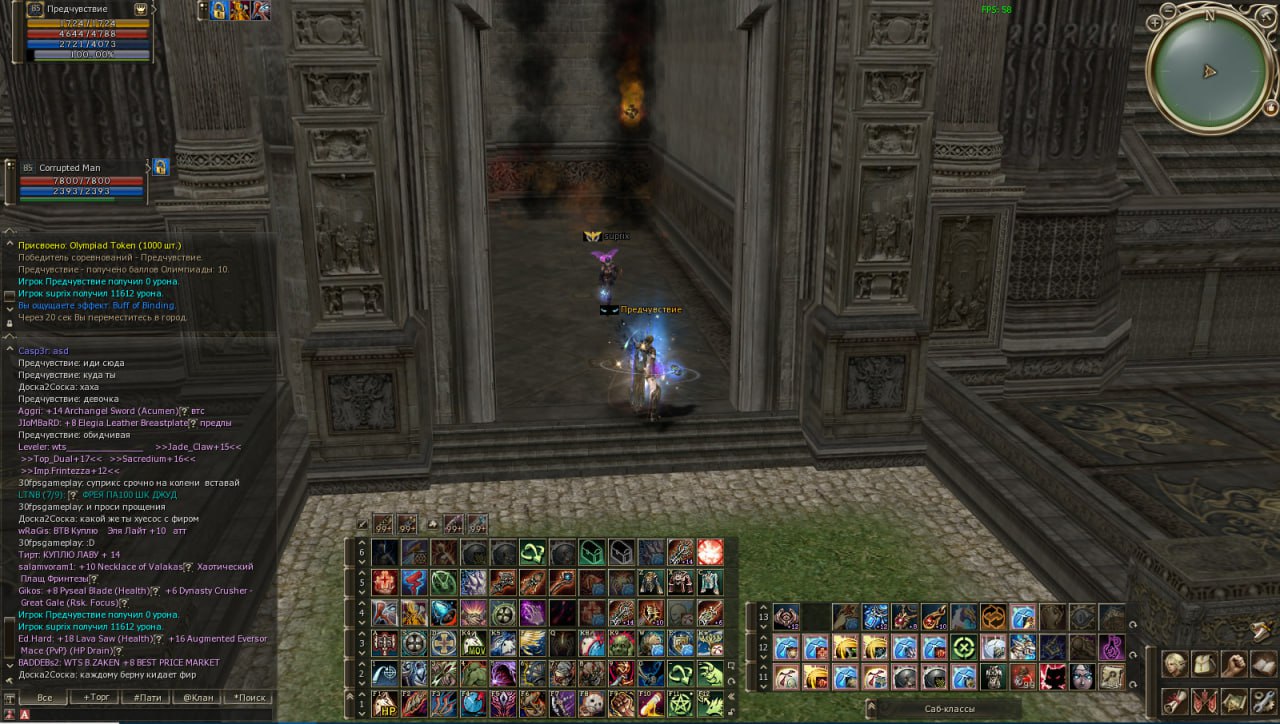1280x724 pixels.
Task: Use the F1 horse HP skill
Action: click(x=385, y=703)
